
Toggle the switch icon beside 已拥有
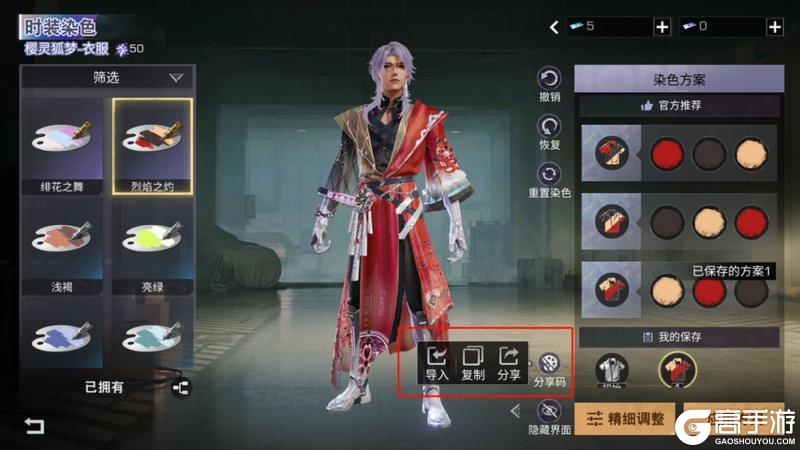click(181, 387)
